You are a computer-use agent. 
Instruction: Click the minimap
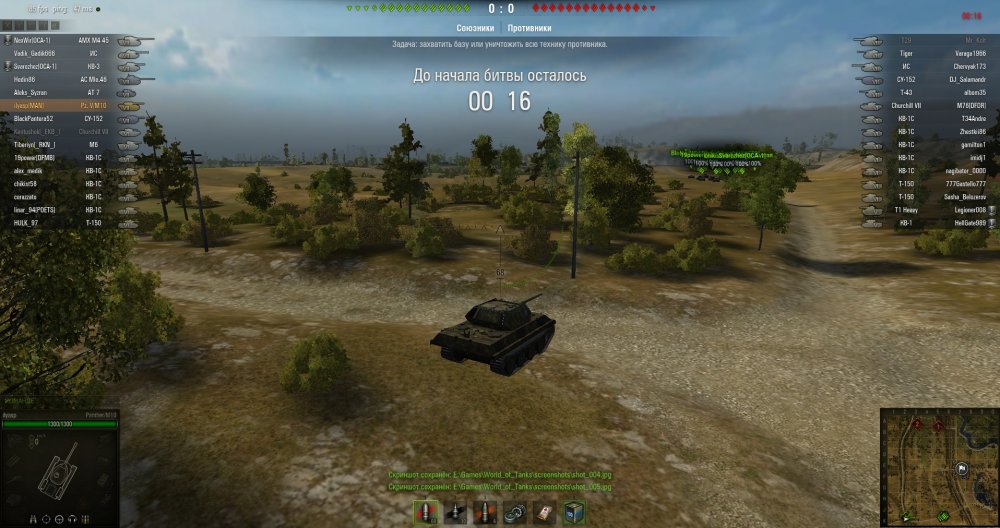(x=939, y=467)
